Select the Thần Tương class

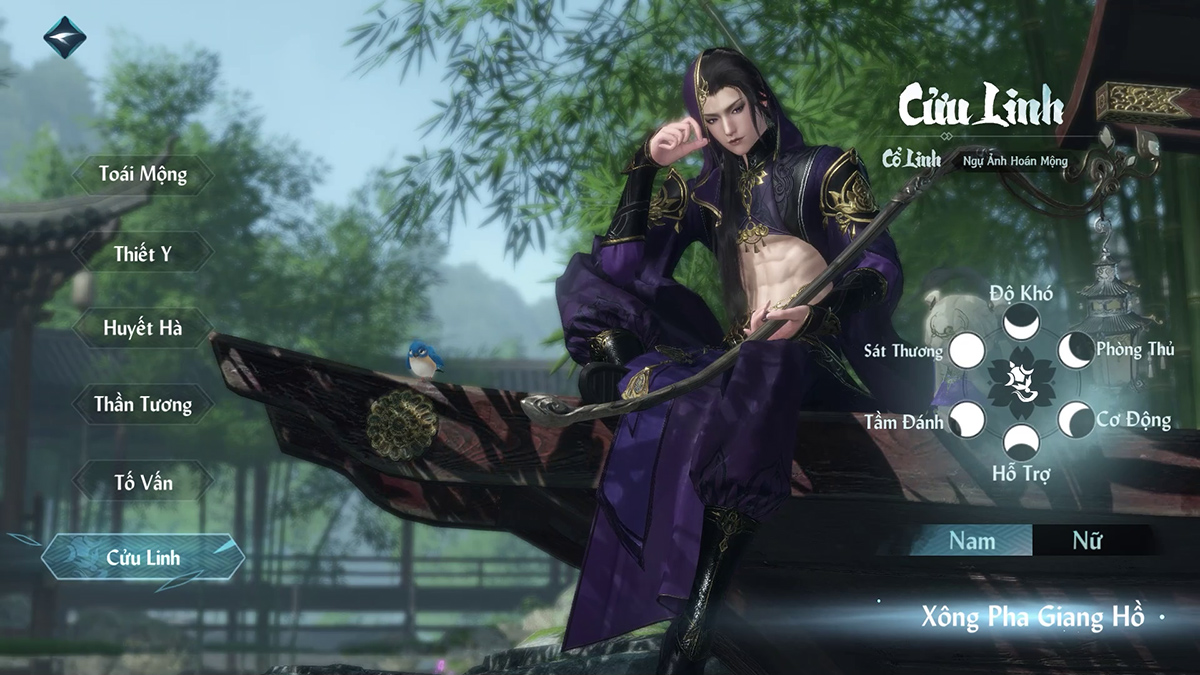click(x=143, y=405)
